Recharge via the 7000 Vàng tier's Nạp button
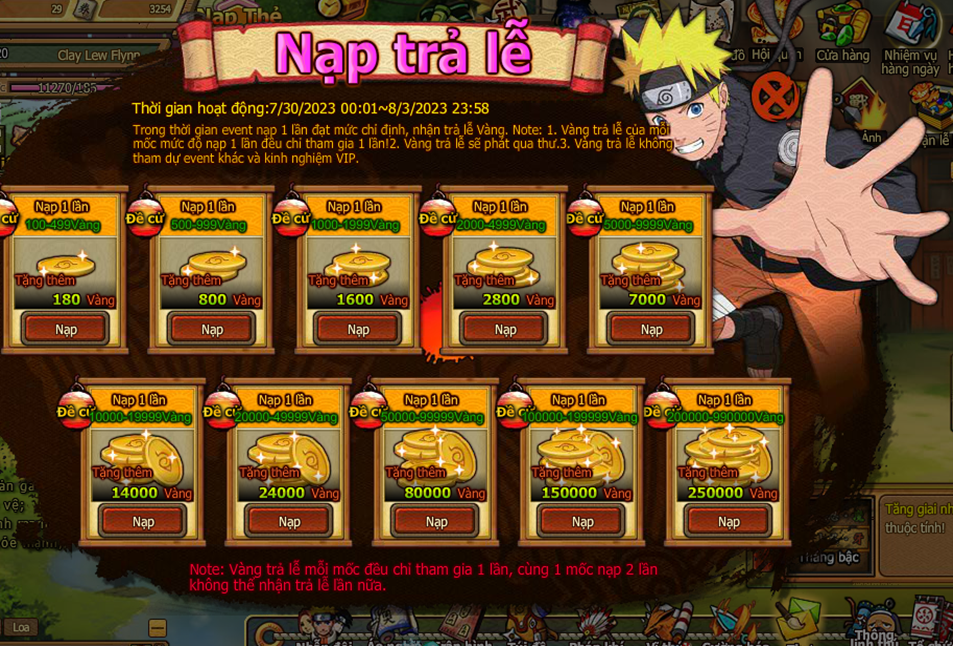The width and height of the screenshot is (953, 646). click(x=651, y=329)
